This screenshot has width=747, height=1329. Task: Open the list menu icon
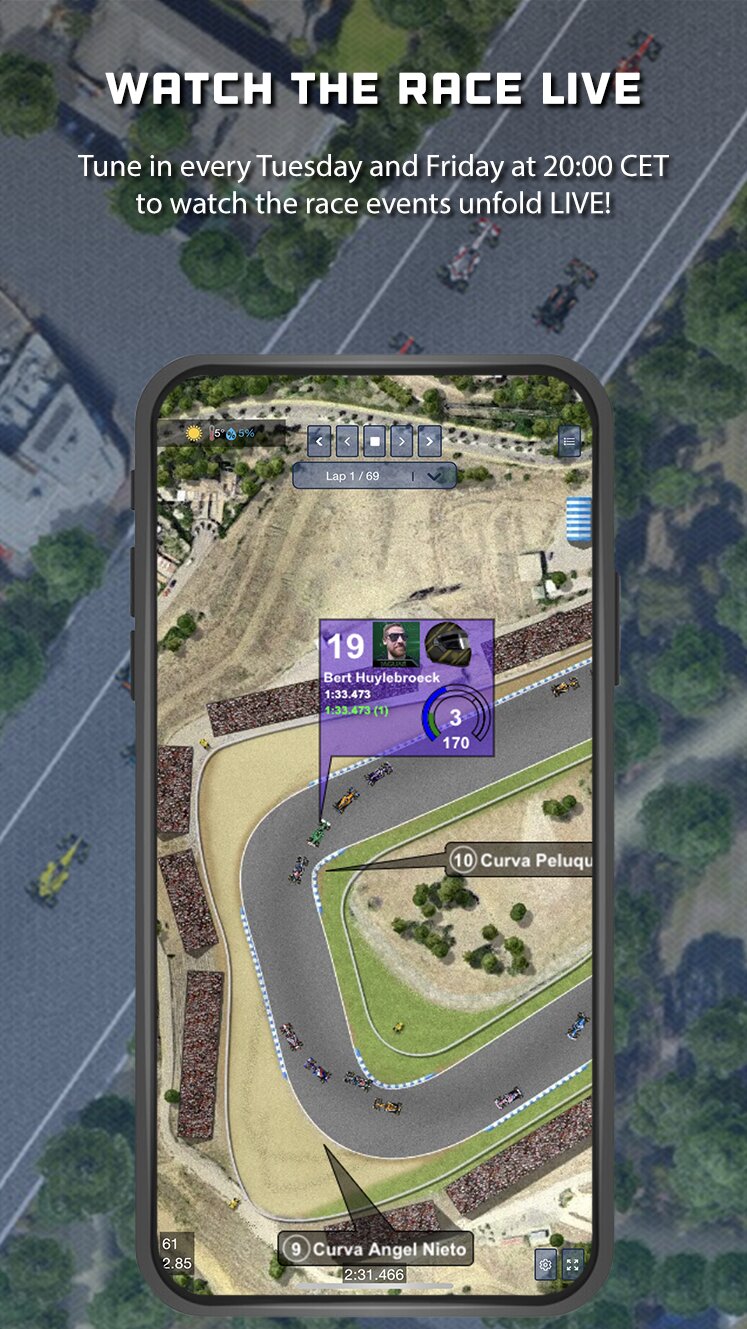click(570, 440)
